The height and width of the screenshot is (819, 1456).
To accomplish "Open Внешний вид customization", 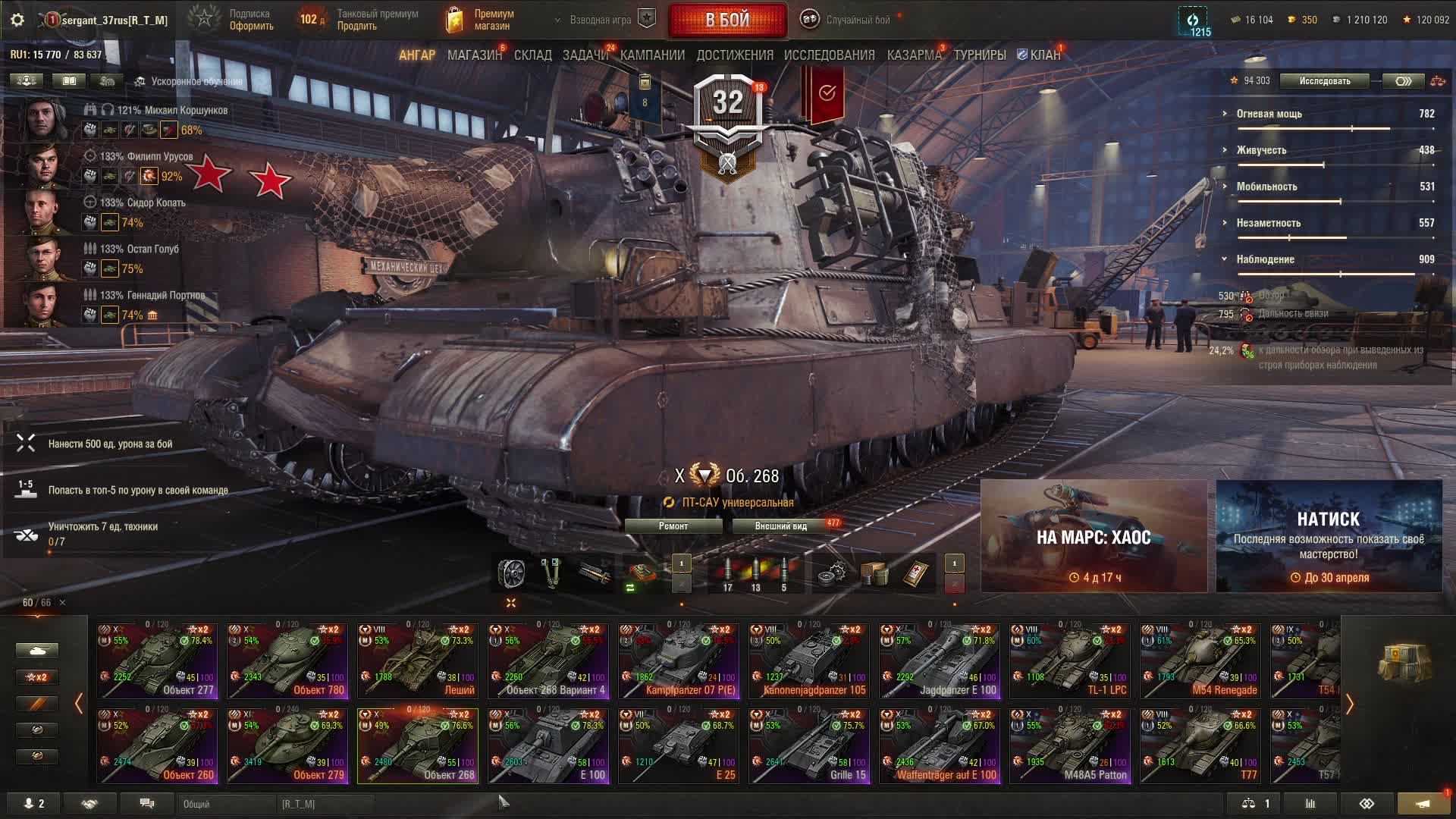I will [x=780, y=526].
